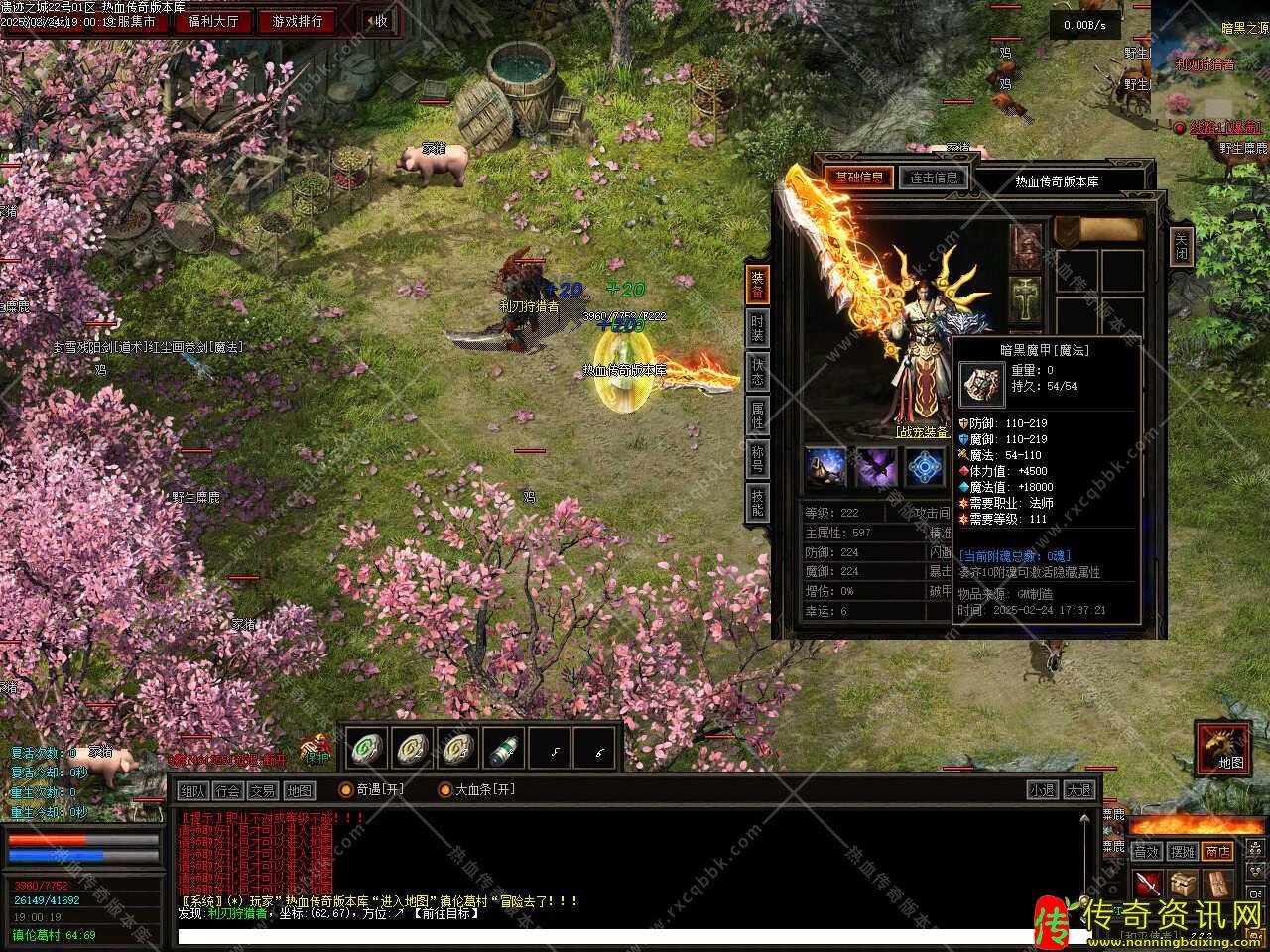Image resolution: width=1270 pixels, height=952 pixels.
Task: Open the 游戏排行 ranking list
Action: click(x=298, y=21)
